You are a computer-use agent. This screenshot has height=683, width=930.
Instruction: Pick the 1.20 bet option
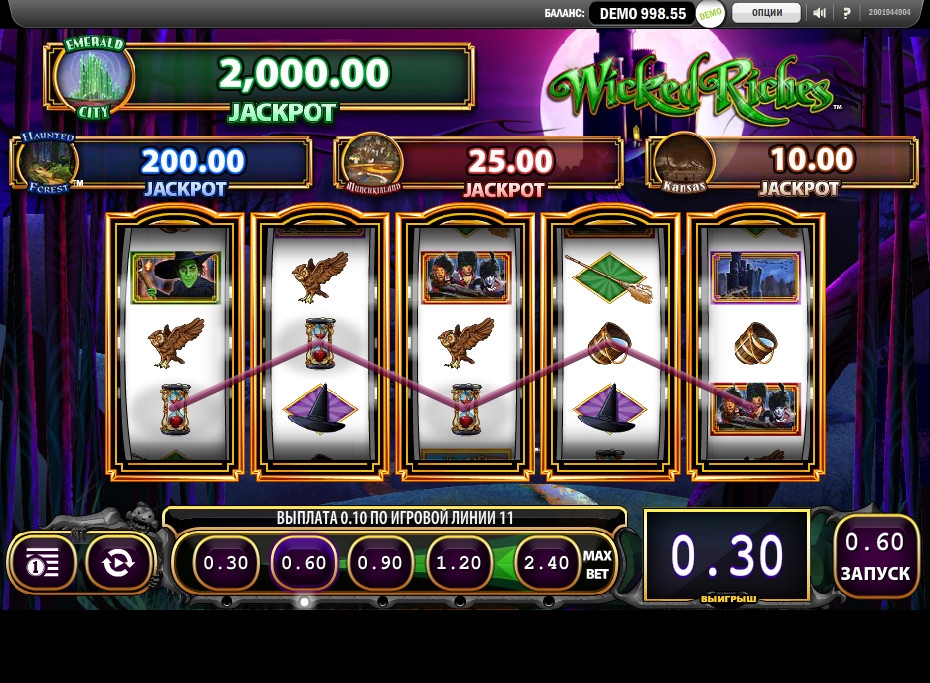tap(459, 563)
